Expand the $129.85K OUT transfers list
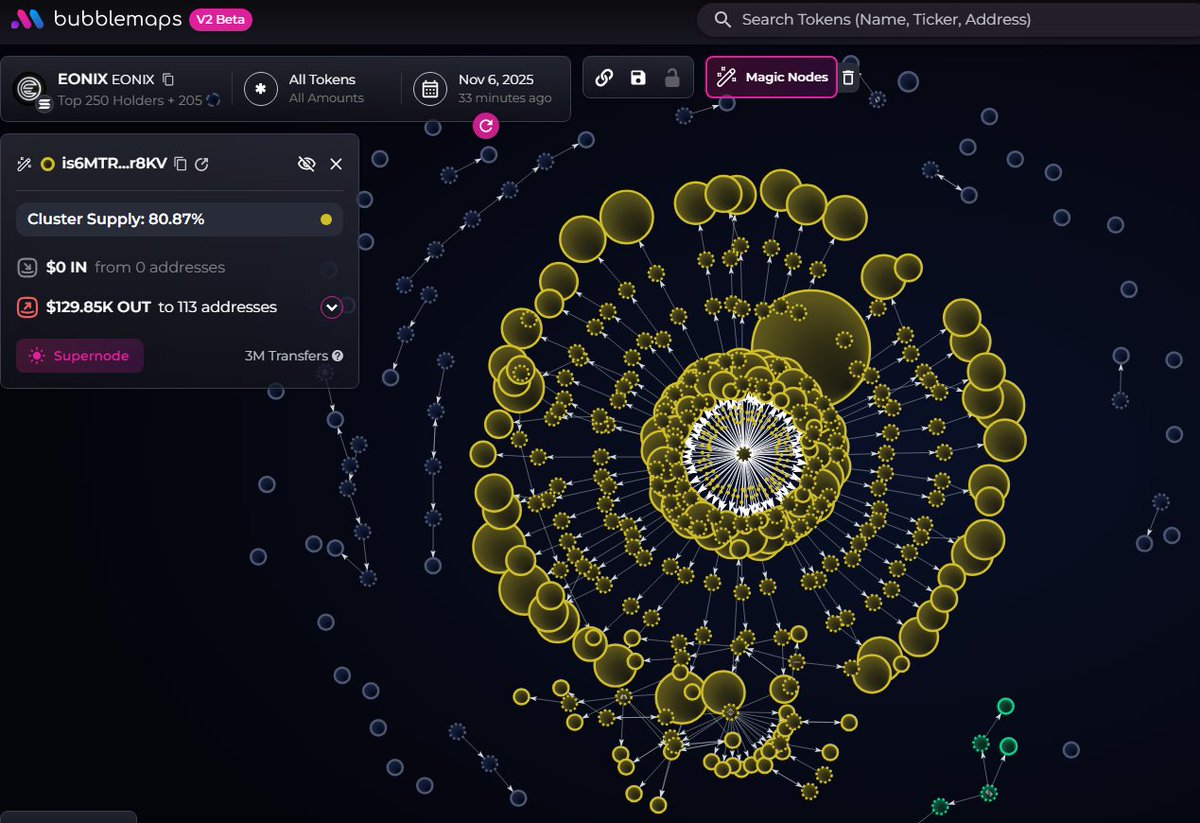The image size is (1200, 823). tap(332, 307)
